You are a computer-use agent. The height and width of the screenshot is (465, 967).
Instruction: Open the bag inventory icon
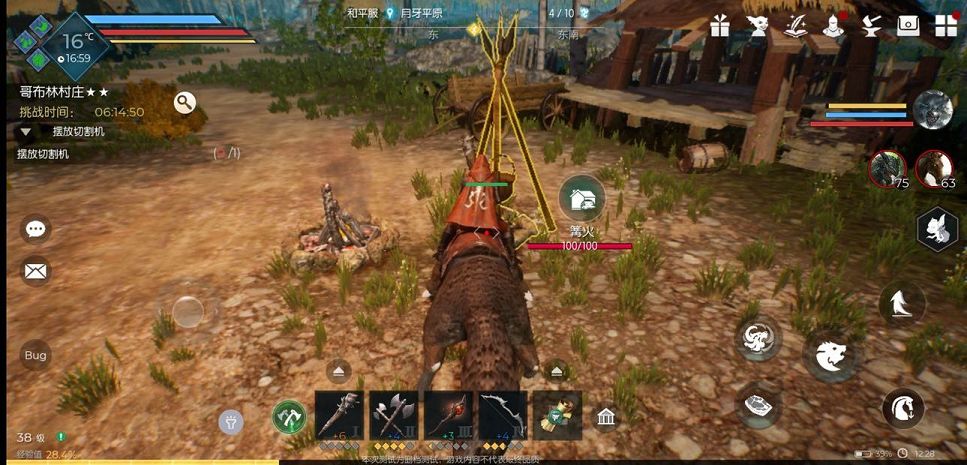tap(908, 27)
